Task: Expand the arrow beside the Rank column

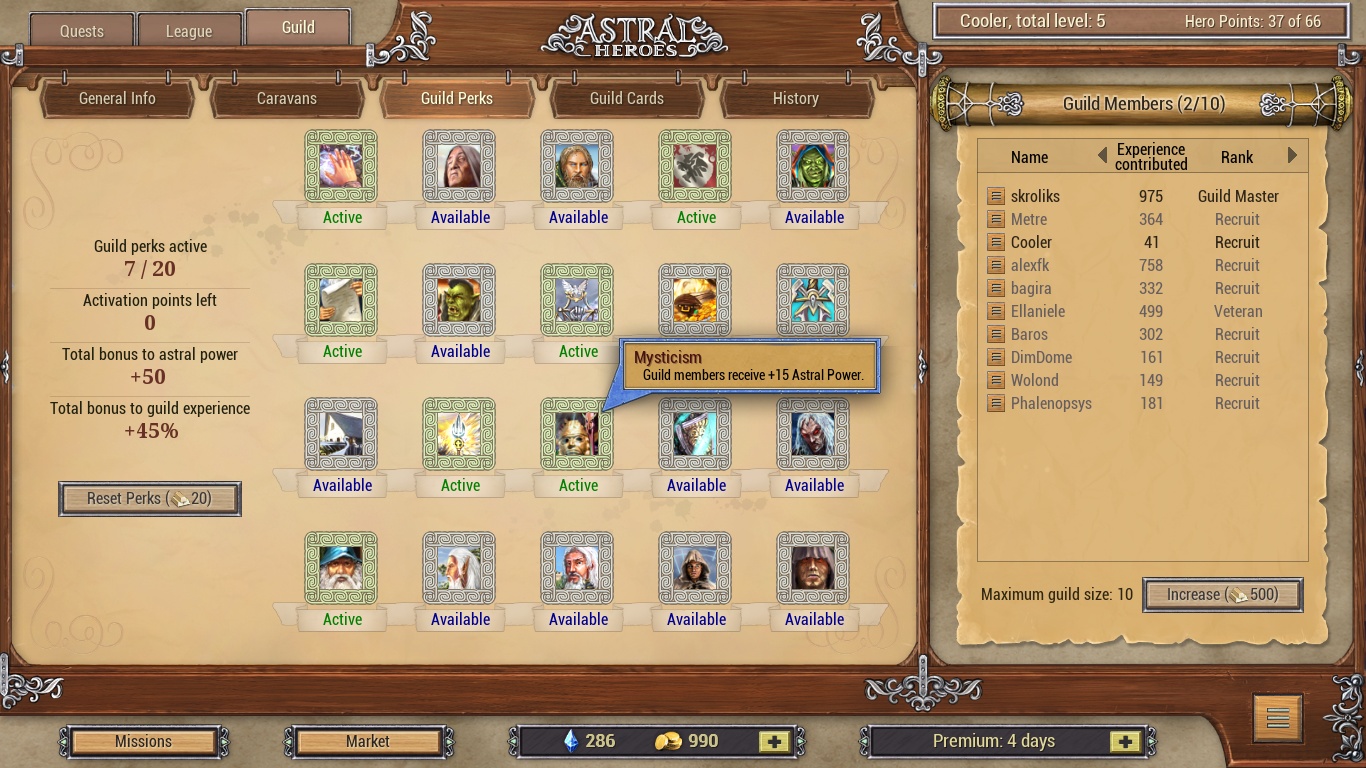Action: coord(1290,157)
